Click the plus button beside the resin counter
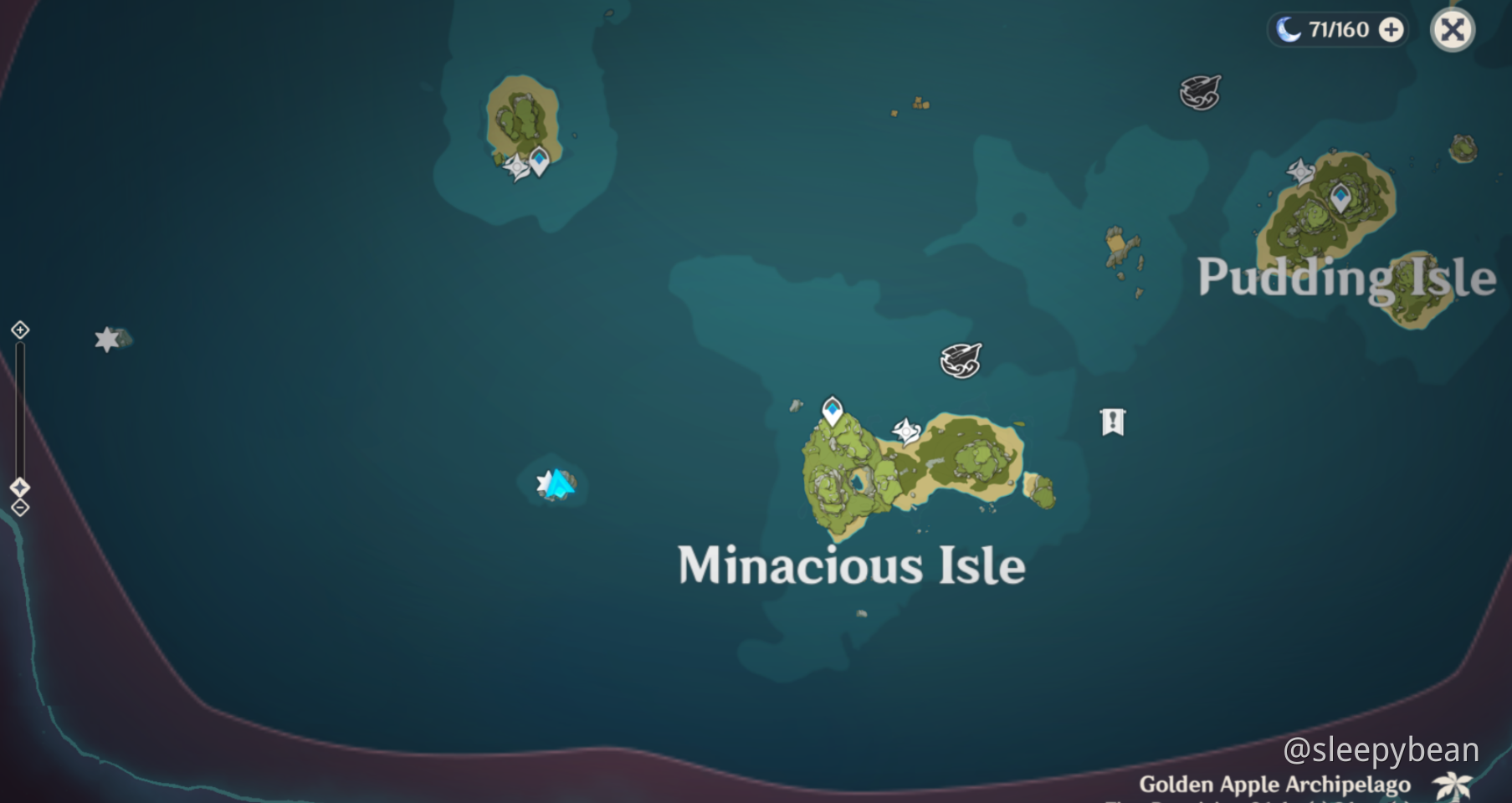The height and width of the screenshot is (803, 1512). pos(1392,31)
